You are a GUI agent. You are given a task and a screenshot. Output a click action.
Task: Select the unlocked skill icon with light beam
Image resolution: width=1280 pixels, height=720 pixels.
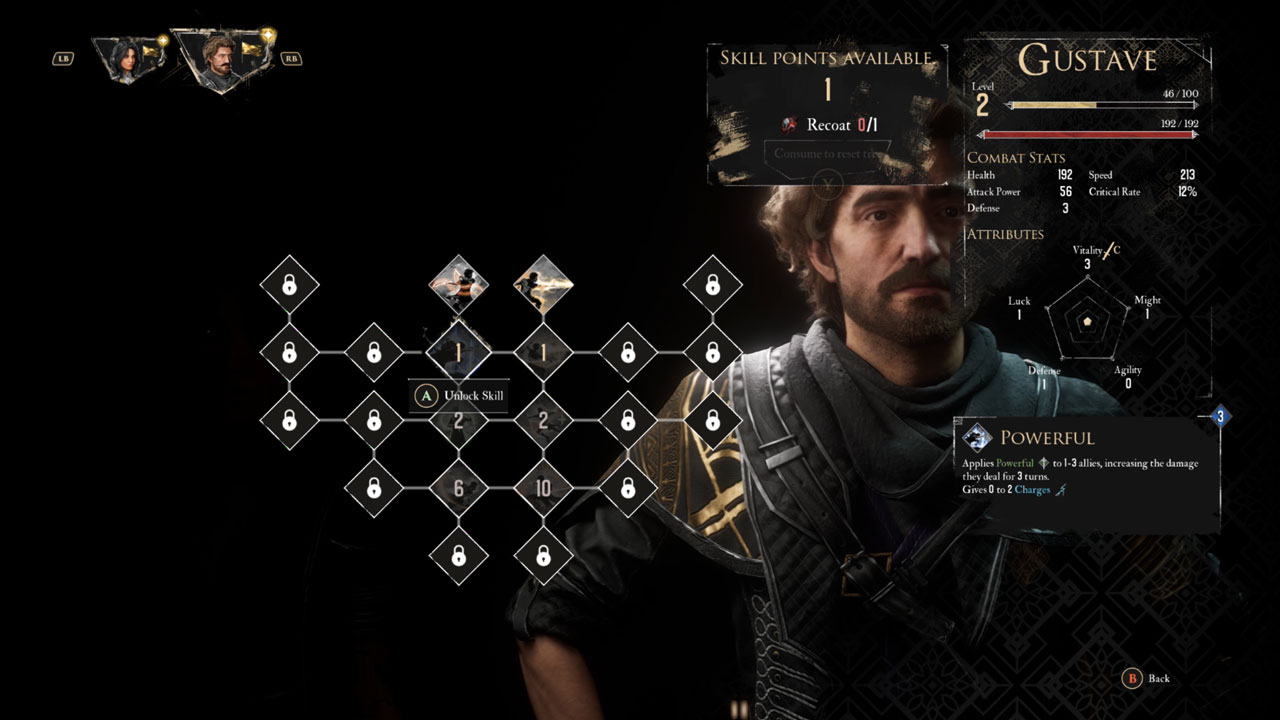[543, 284]
